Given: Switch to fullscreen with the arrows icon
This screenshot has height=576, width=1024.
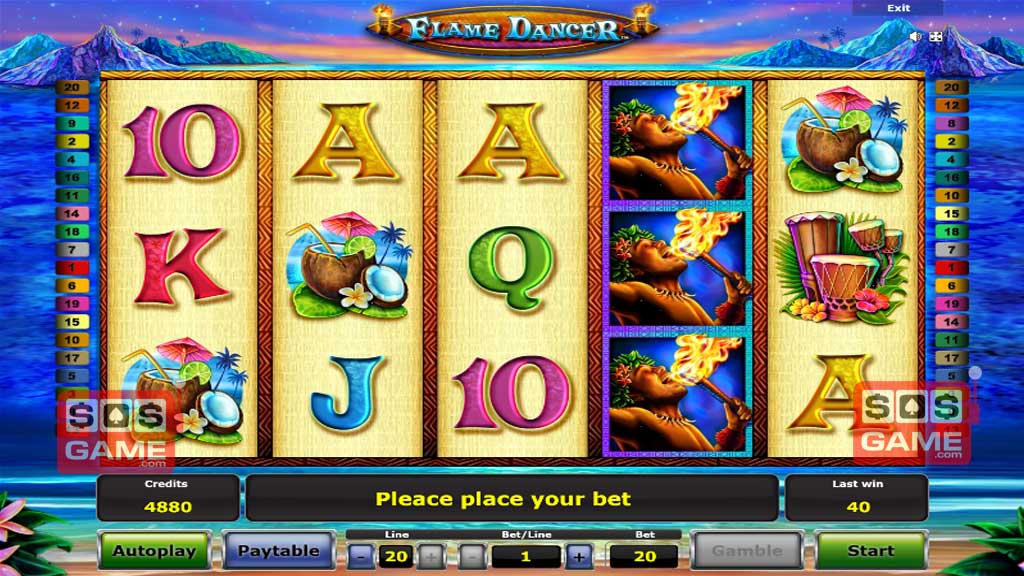Looking at the screenshot, I should point(936,36).
